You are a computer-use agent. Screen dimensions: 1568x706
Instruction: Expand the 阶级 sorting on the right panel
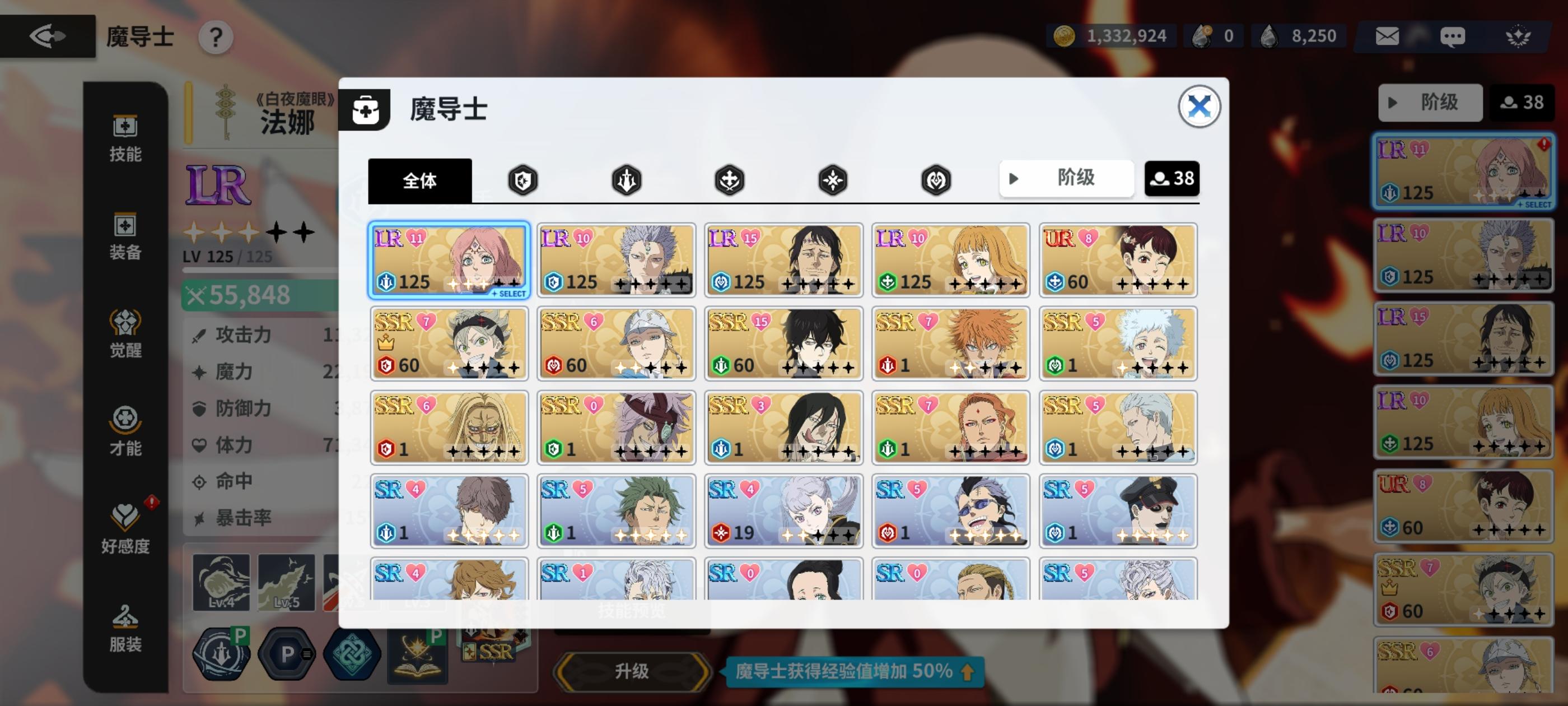tap(1430, 103)
